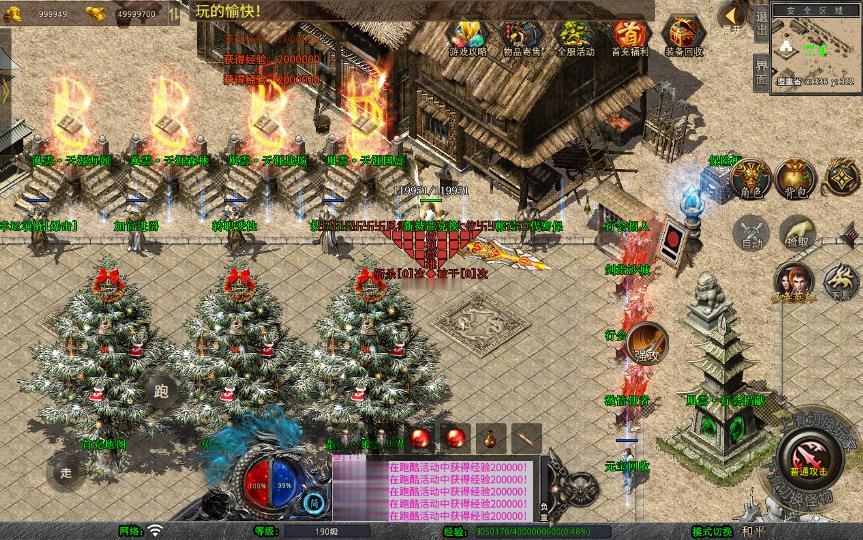863x540 pixels.
Task: Open the 全服活动 server events icon
Action: (x=574, y=37)
